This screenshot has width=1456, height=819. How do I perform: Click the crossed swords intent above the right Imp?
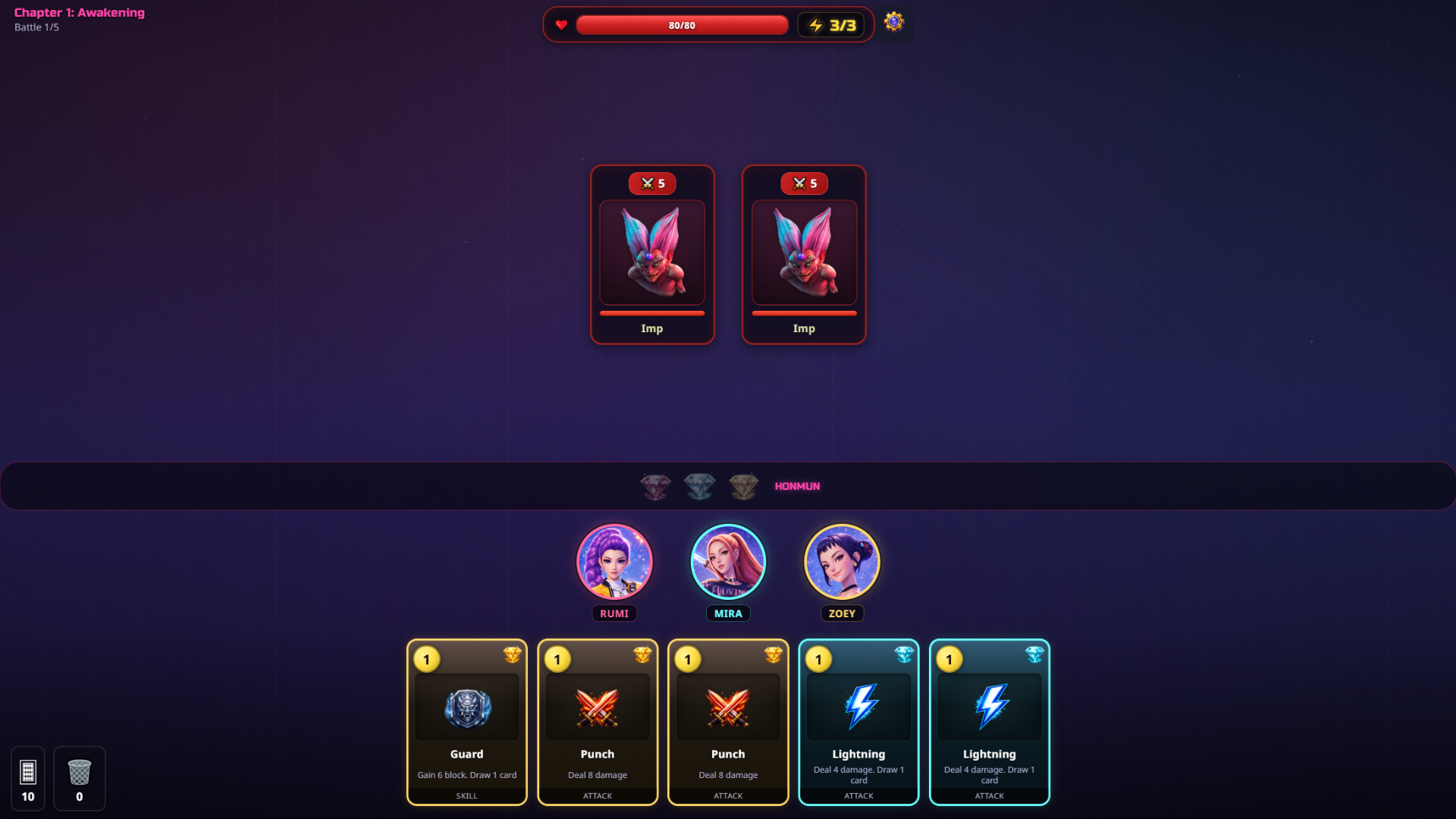[x=804, y=183]
